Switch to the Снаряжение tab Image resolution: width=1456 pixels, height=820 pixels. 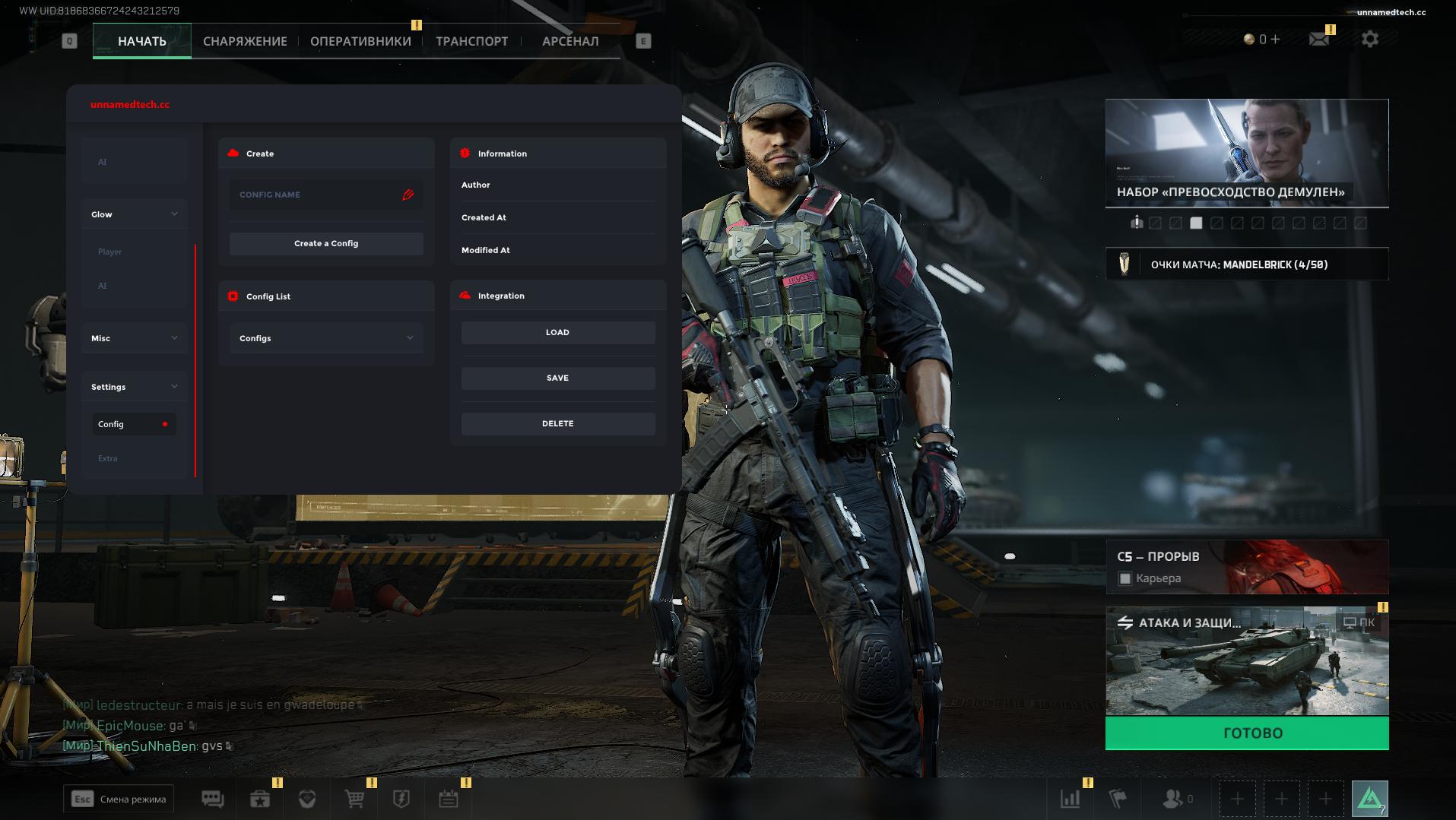pos(245,41)
